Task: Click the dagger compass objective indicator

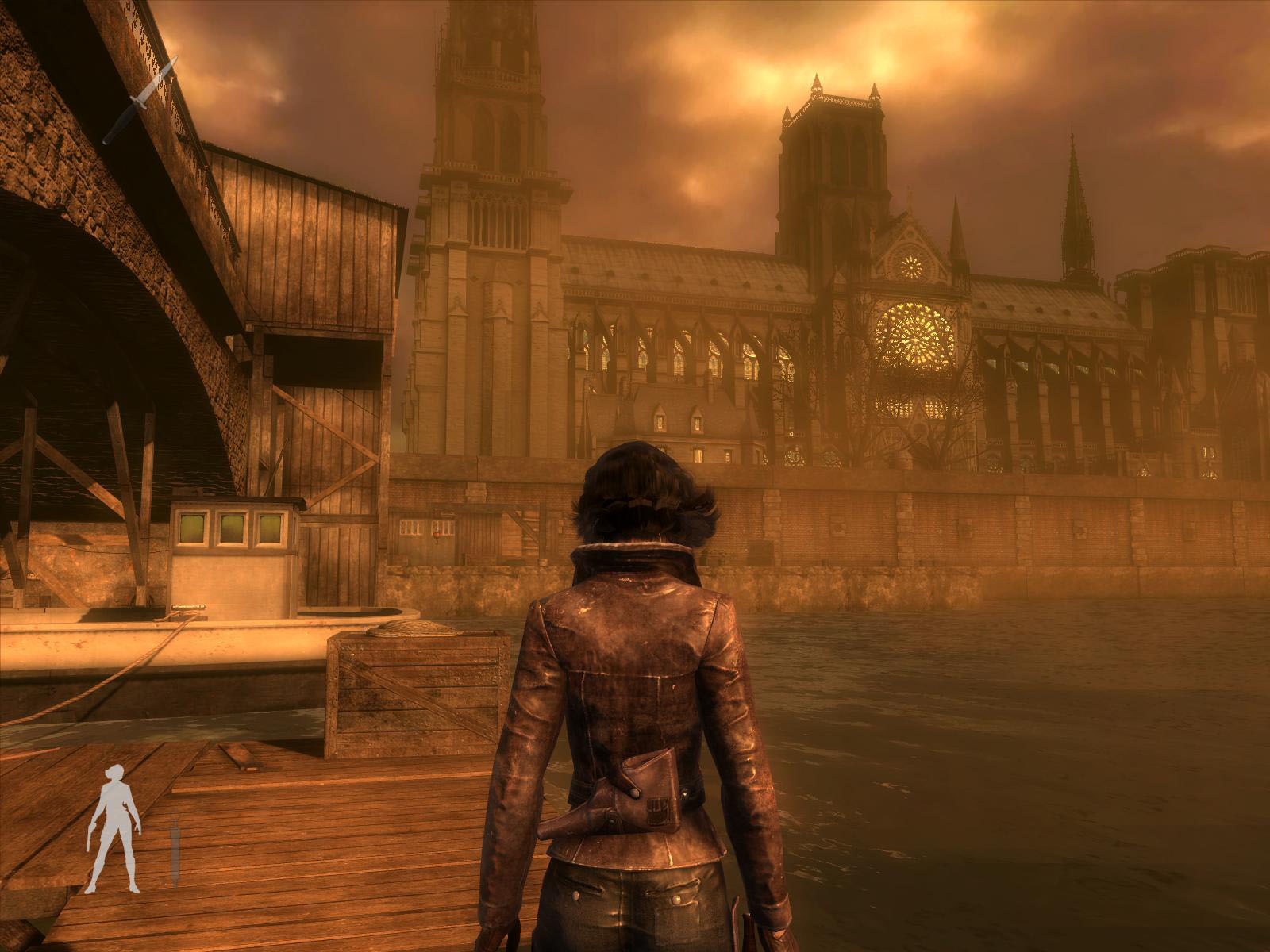Action: (x=140, y=101)
